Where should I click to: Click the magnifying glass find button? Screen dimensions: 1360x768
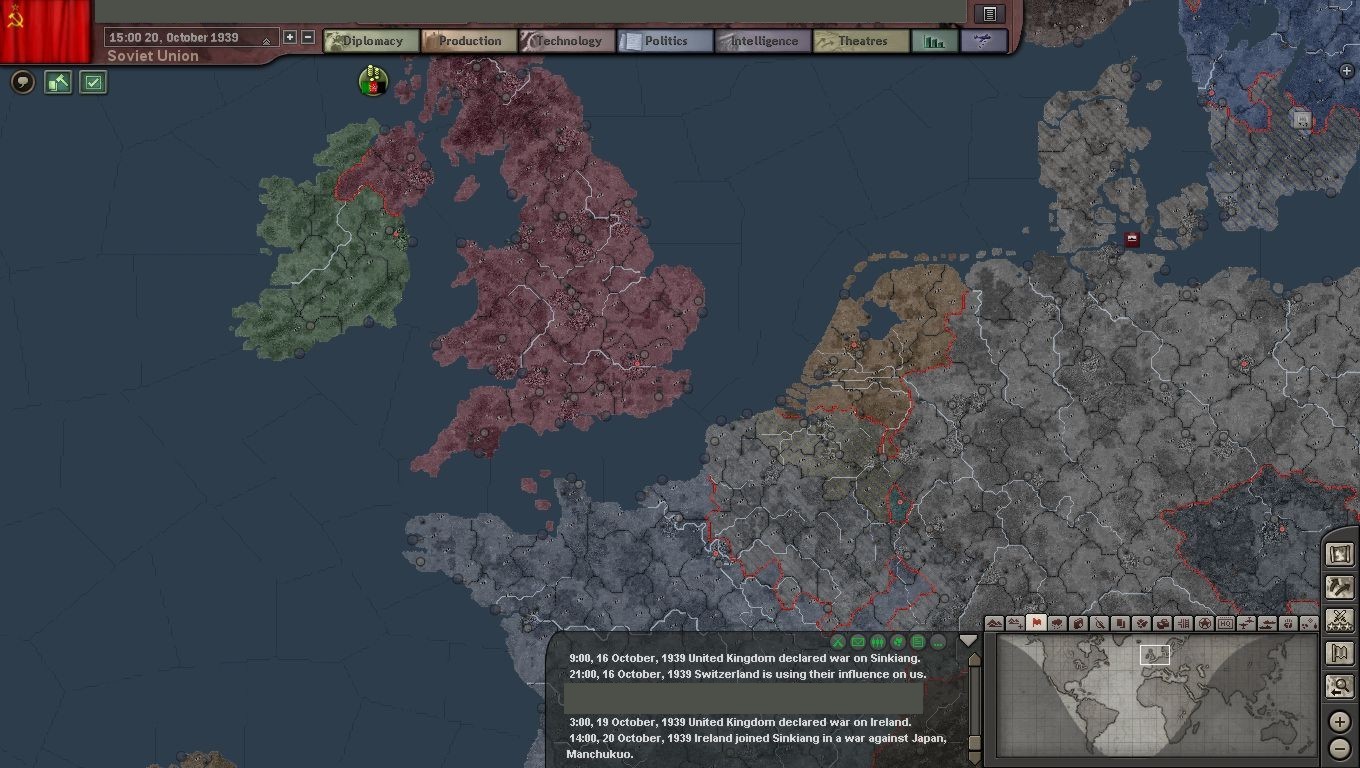point(1340,686)
